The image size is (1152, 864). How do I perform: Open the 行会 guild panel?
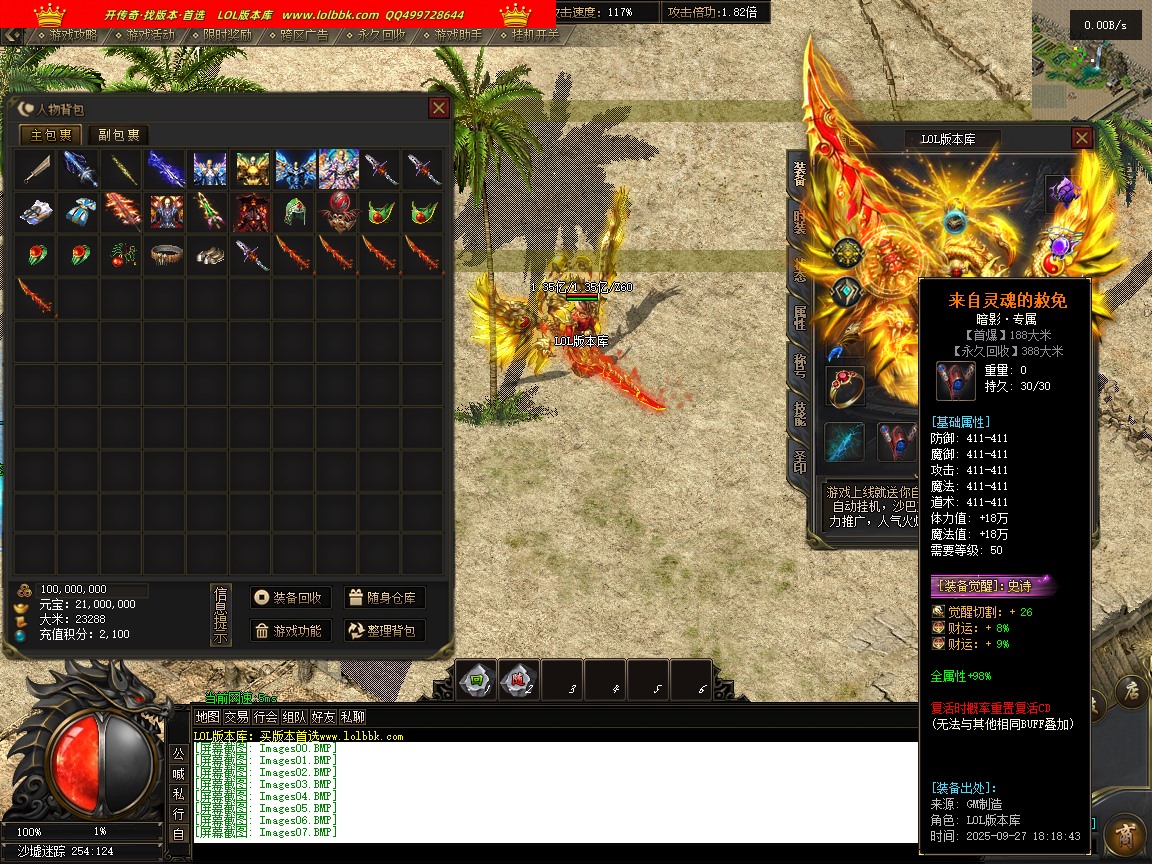pyautogui.click(x=265, y=717)
